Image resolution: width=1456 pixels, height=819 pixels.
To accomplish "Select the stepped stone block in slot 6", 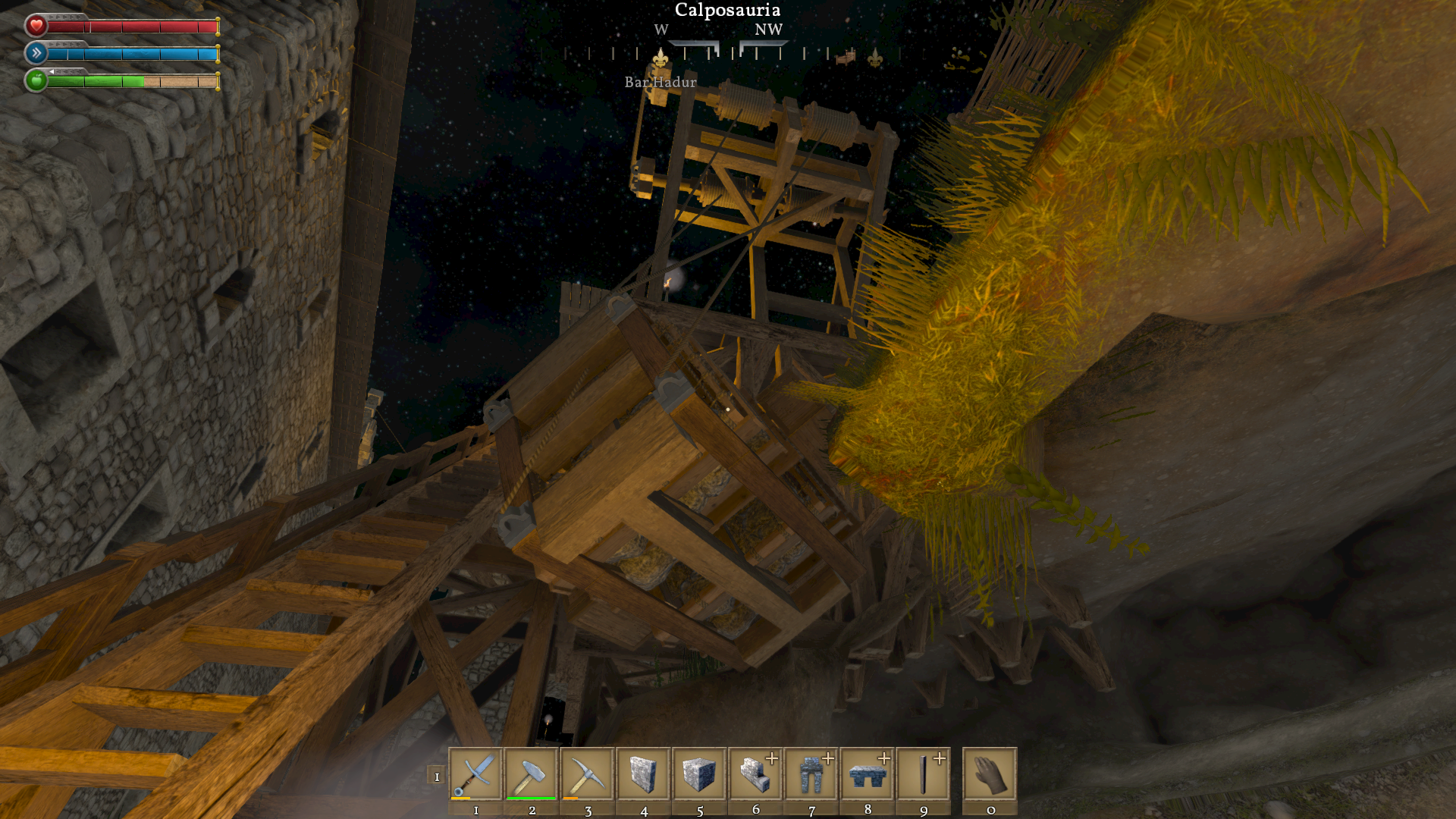I will [755, 774].
